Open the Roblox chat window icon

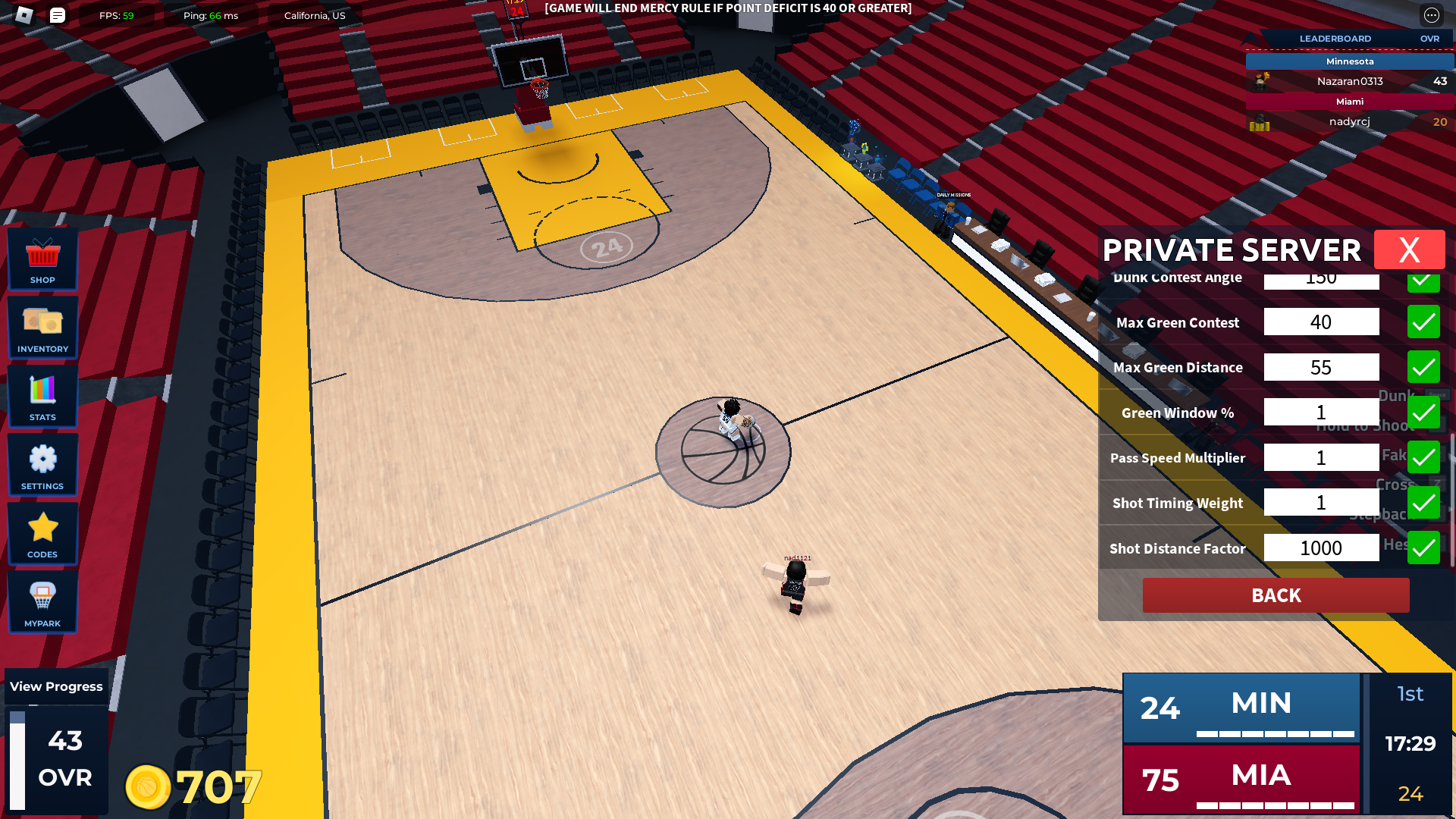(x=58, y=15)
